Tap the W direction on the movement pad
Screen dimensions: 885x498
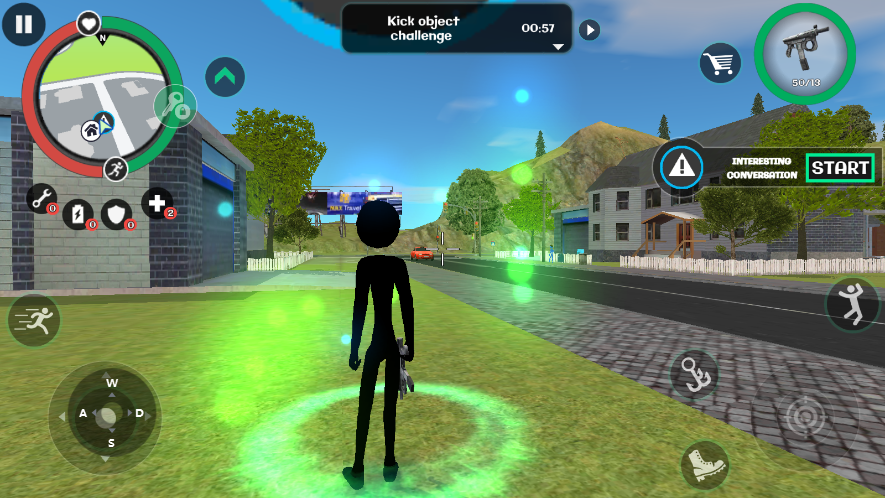click(x=112, y=383)
